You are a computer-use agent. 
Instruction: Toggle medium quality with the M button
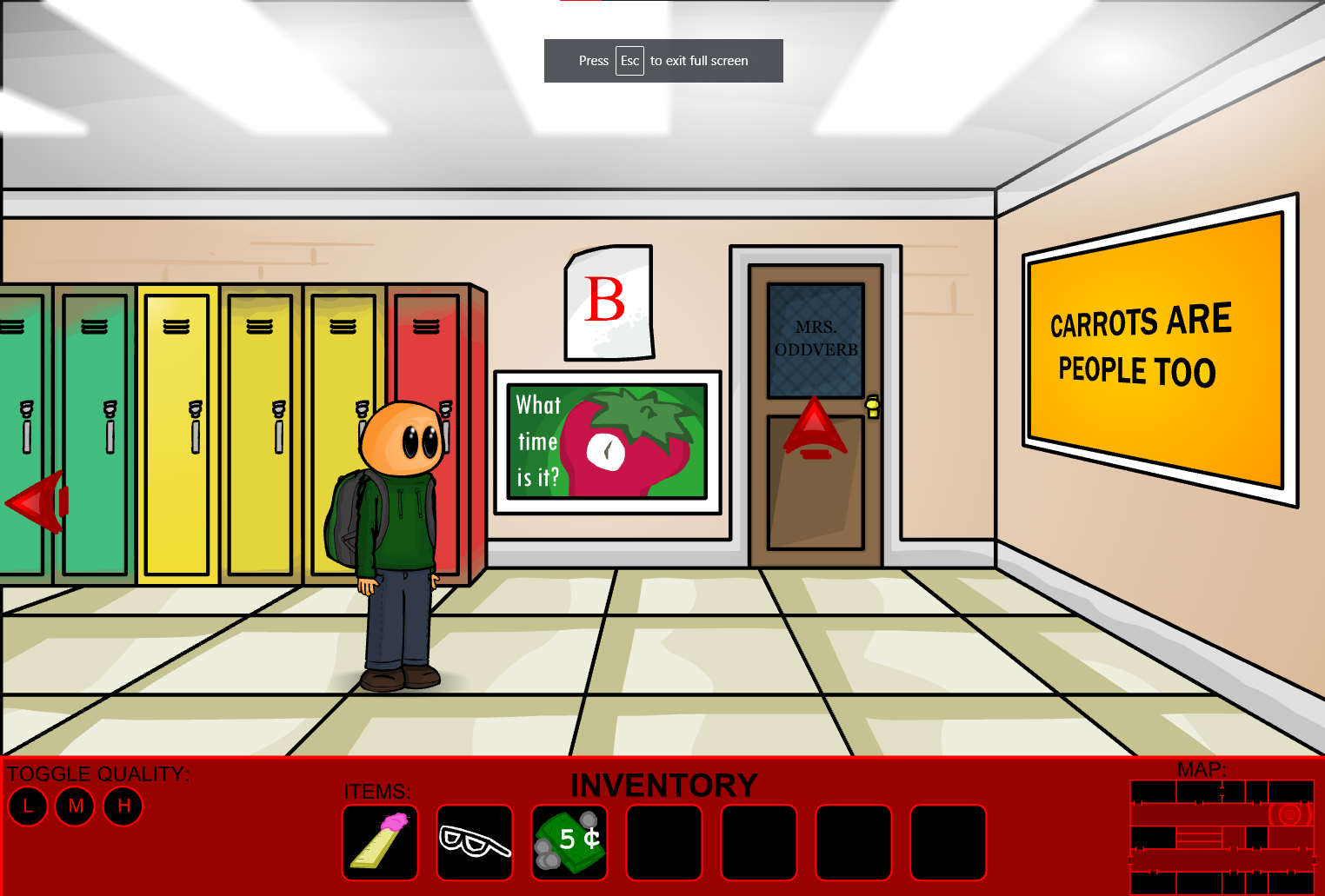75,806
